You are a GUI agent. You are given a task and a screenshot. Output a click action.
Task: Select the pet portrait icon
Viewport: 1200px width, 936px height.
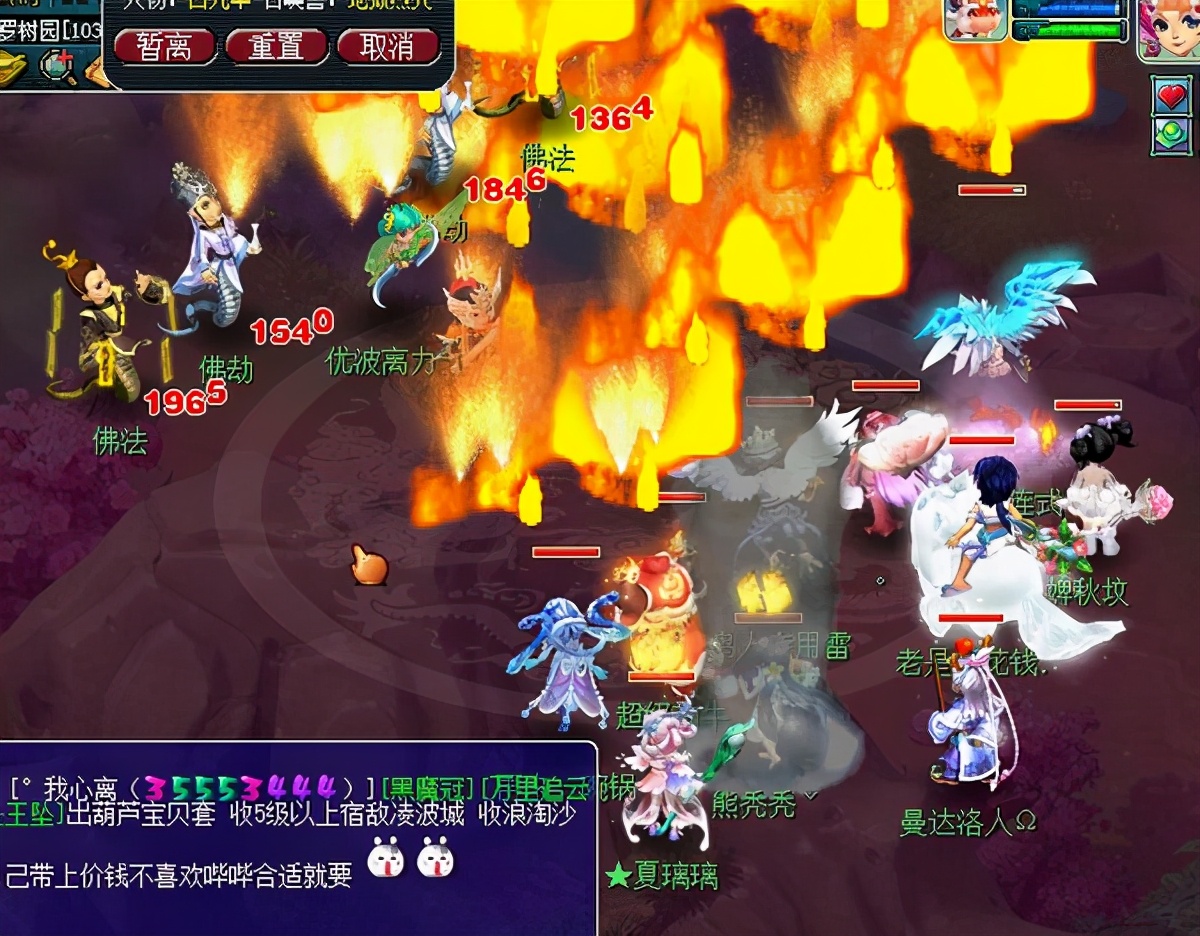click(x=975, y=20)
